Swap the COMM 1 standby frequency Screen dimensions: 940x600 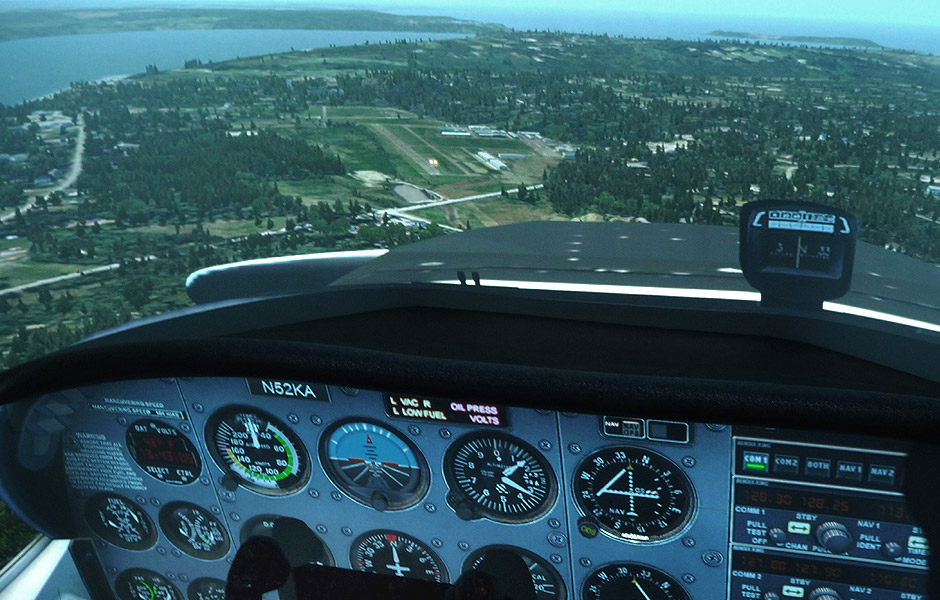coord(798,527)
